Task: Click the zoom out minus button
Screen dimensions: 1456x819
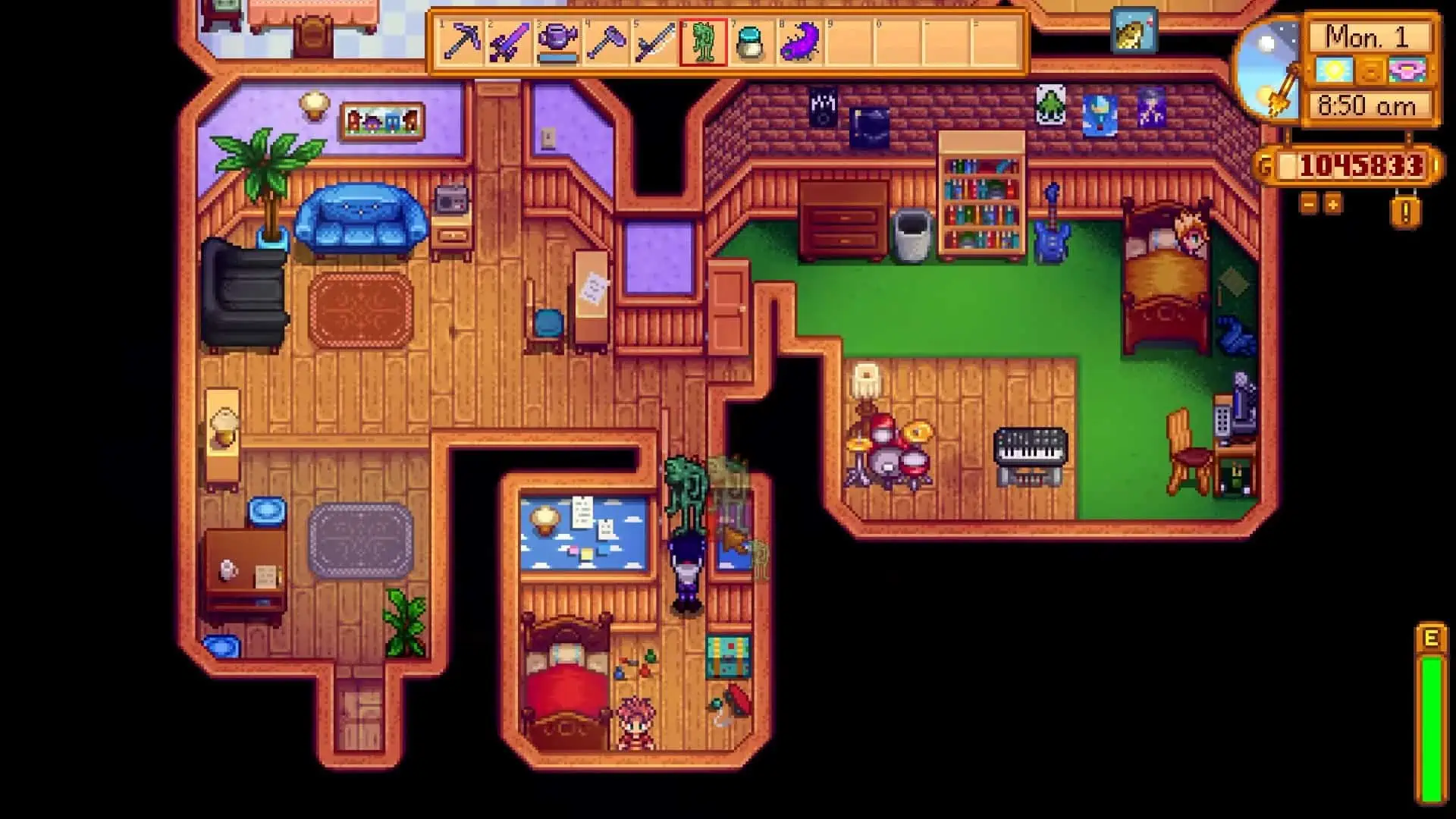Action: [1308, 203]
